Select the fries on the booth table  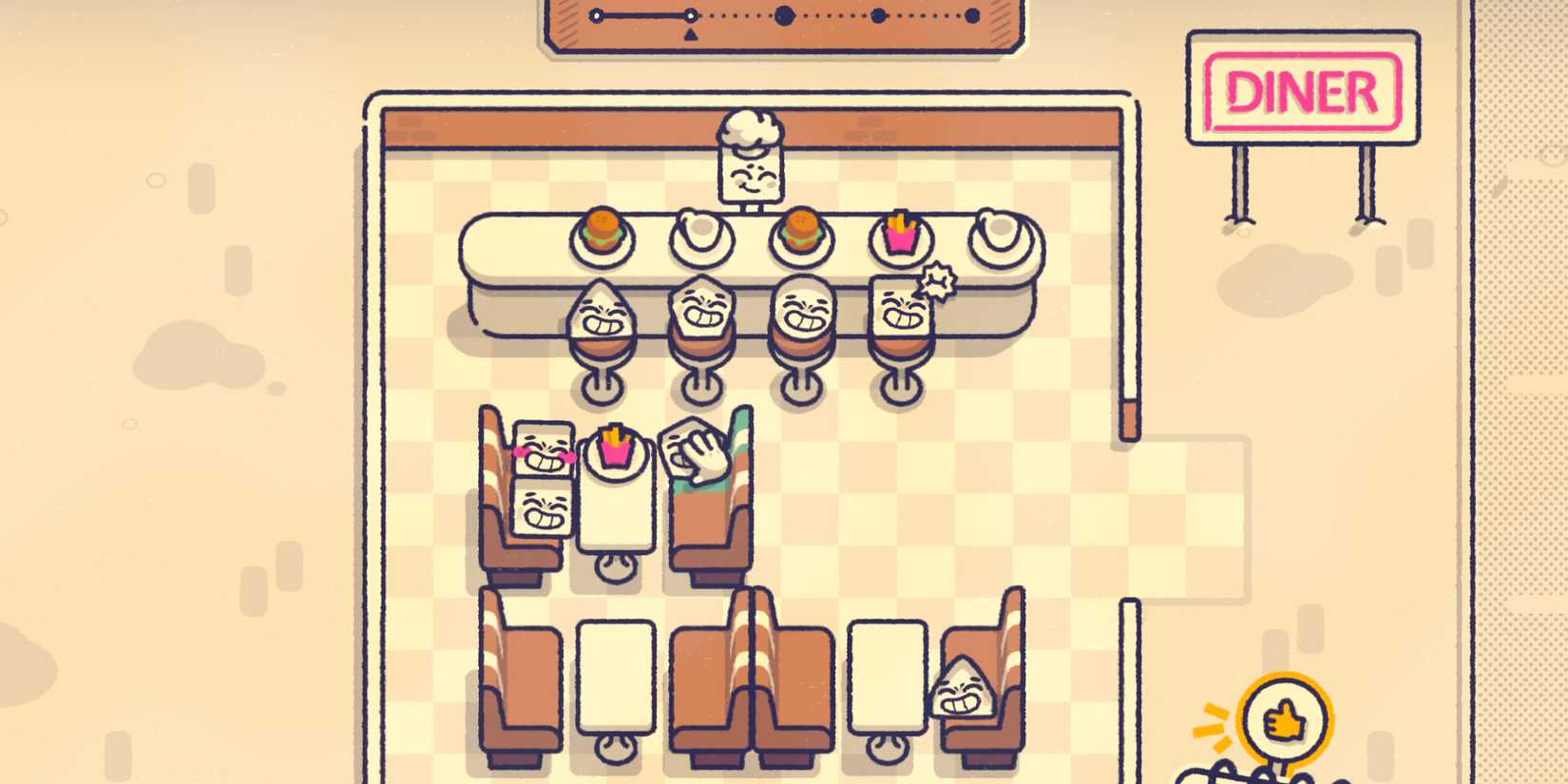coord(613,449)
